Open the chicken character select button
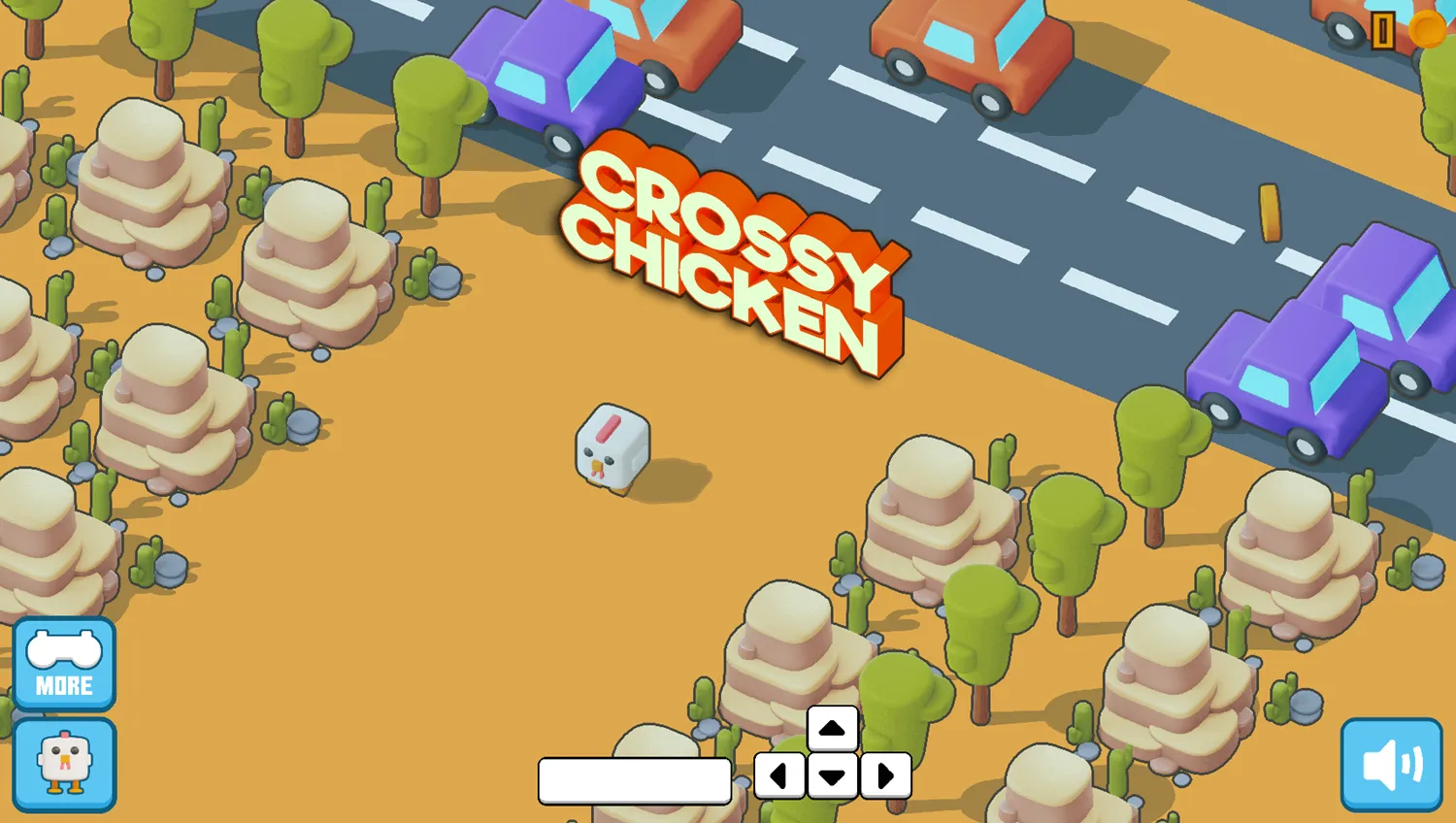Viewport: 1456px width, 823px height. (64, 765)
